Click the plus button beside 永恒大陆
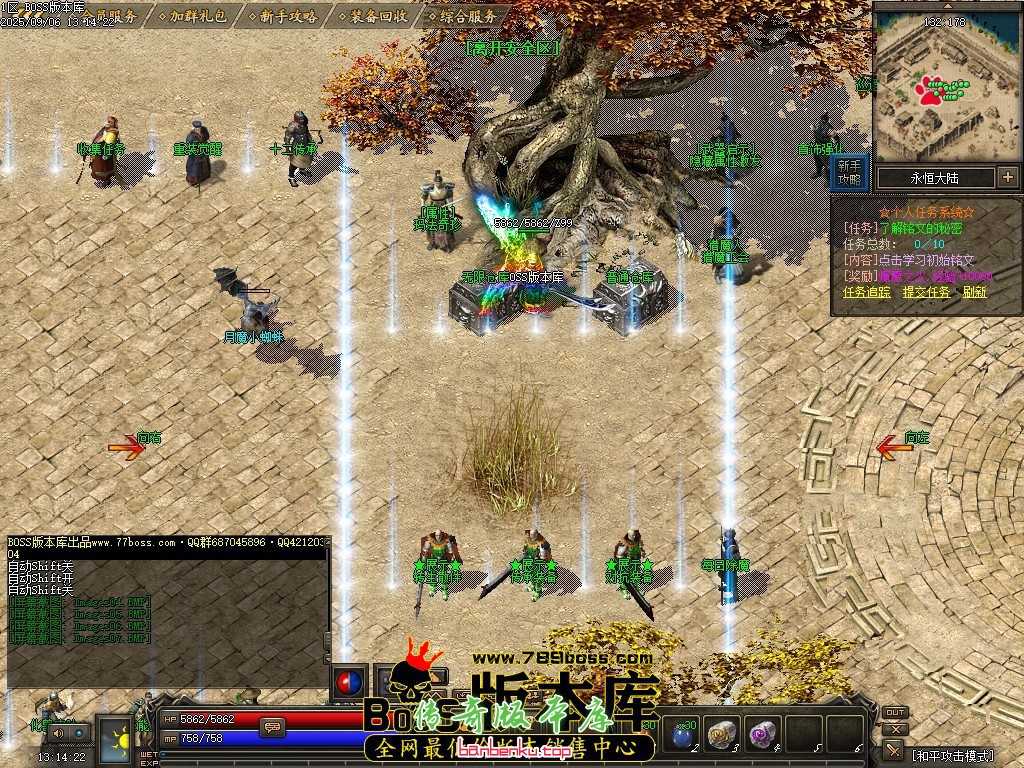 [1007, 178]
